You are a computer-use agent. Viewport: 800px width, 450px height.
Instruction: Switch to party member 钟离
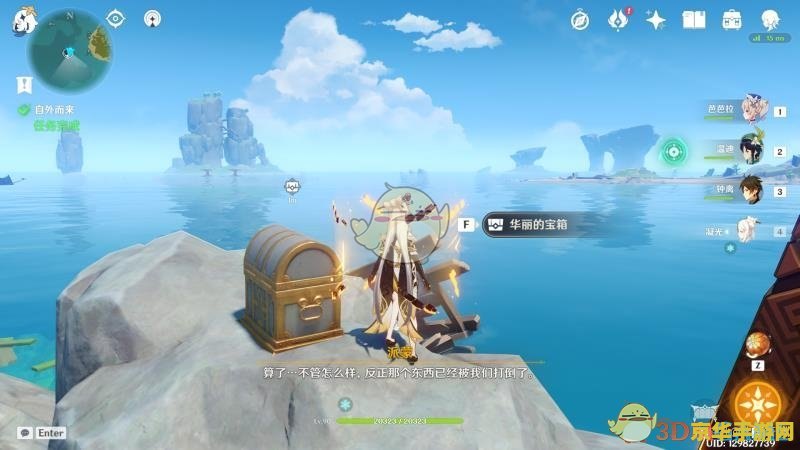752,188
